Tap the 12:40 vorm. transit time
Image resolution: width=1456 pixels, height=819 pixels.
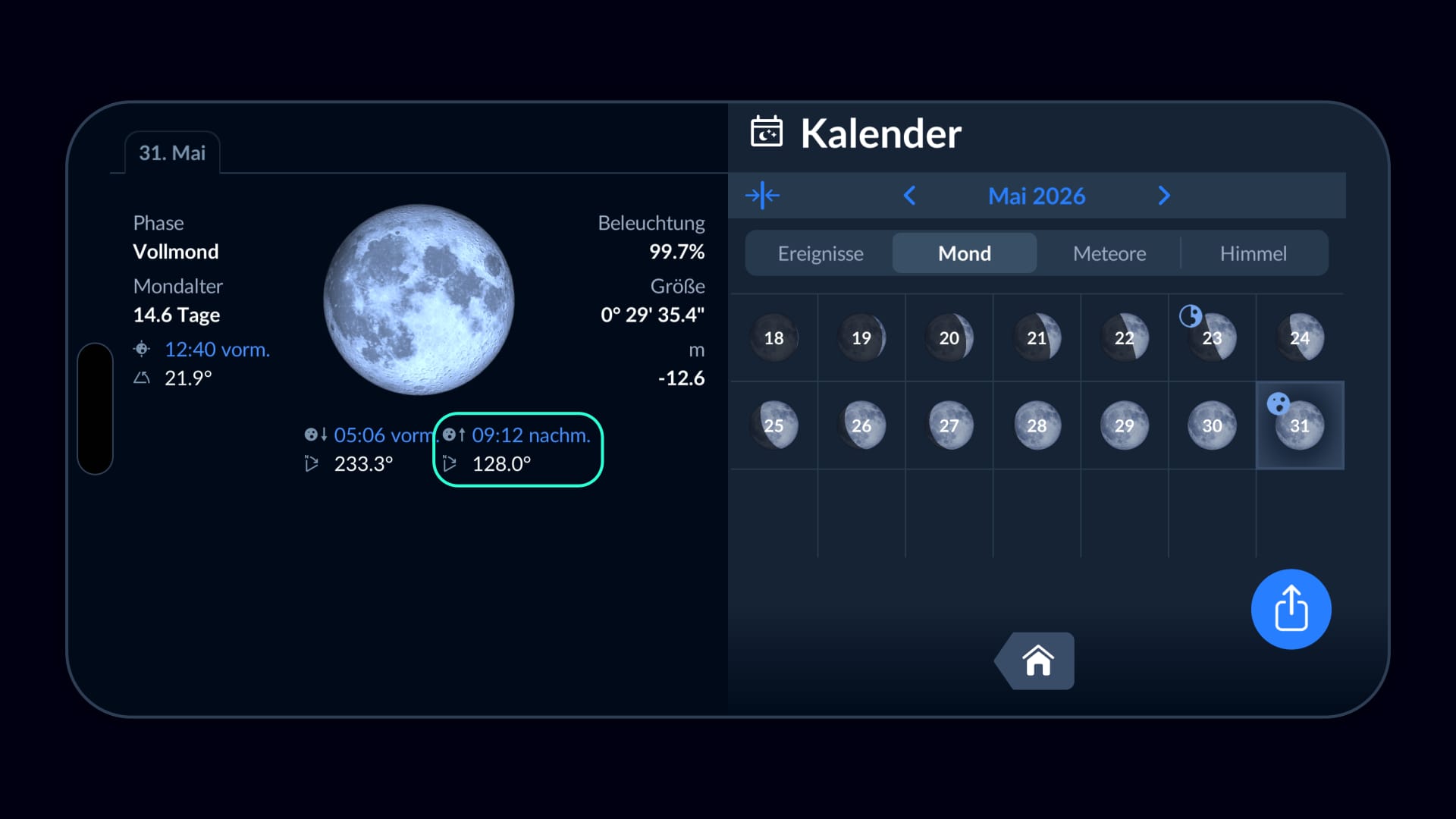pyautogui.click(x=217, y=350)
